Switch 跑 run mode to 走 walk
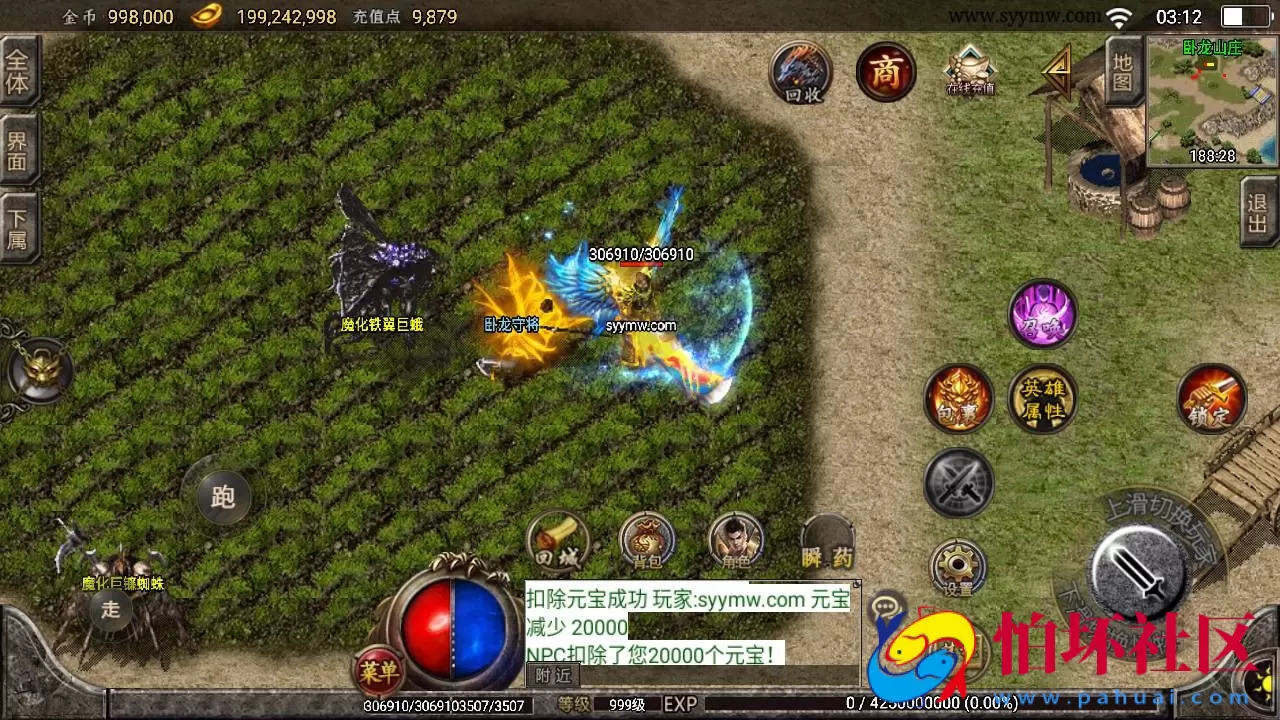 click(x=222, y=497)
